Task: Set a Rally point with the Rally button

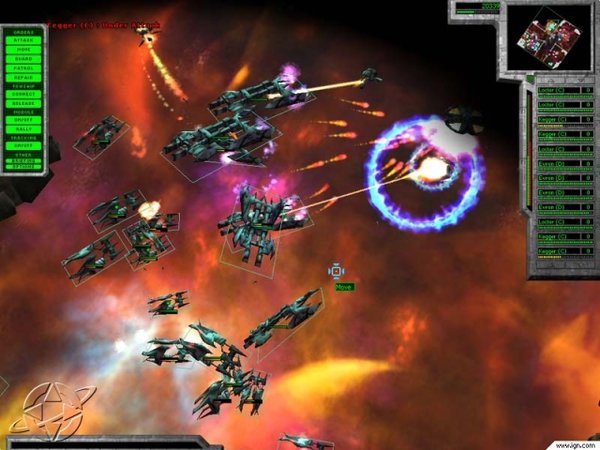Action: (x=22, y=129)
